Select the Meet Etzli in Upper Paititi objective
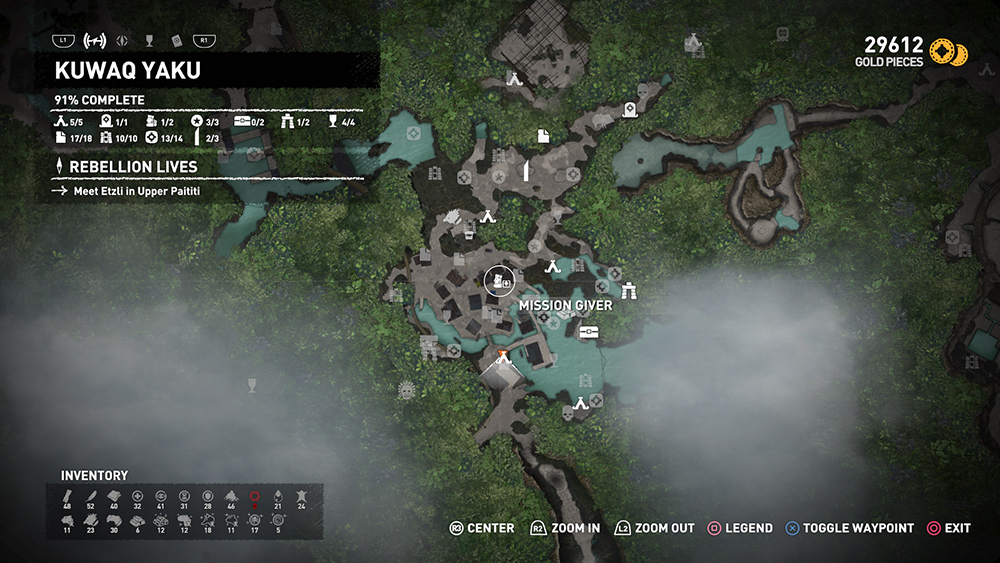Viewport: 1000px width, 563px height. pyautogui.click(x=136, y=190)
